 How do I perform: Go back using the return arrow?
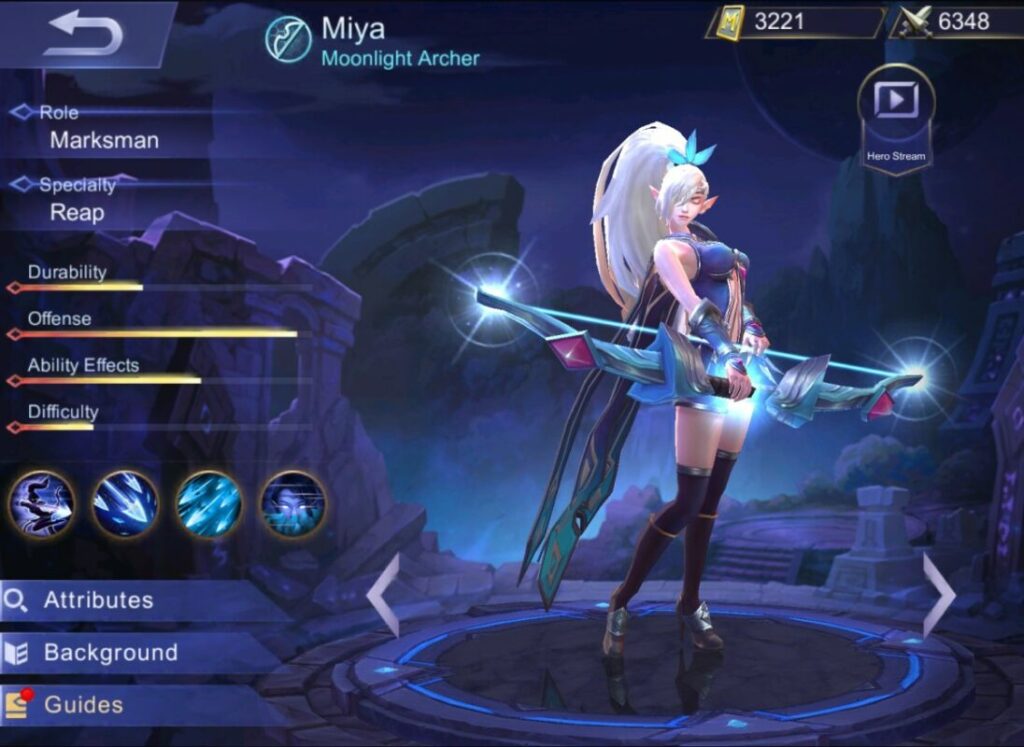[84, 34]
